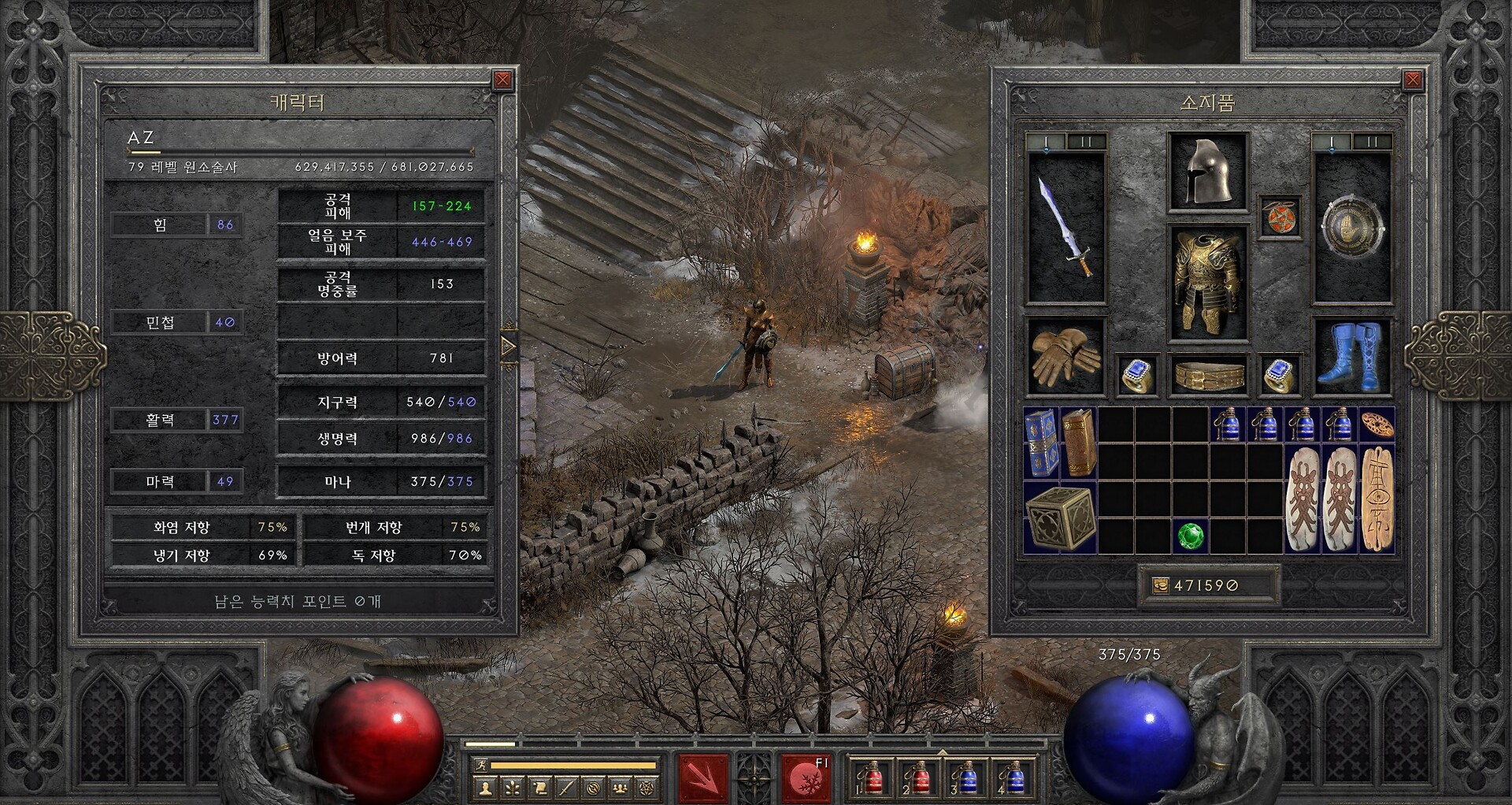Image resolution: width=1512 pixels, height=805 pixels.
Task: Pick the equipped amulet
Action: coord(1280,217)
